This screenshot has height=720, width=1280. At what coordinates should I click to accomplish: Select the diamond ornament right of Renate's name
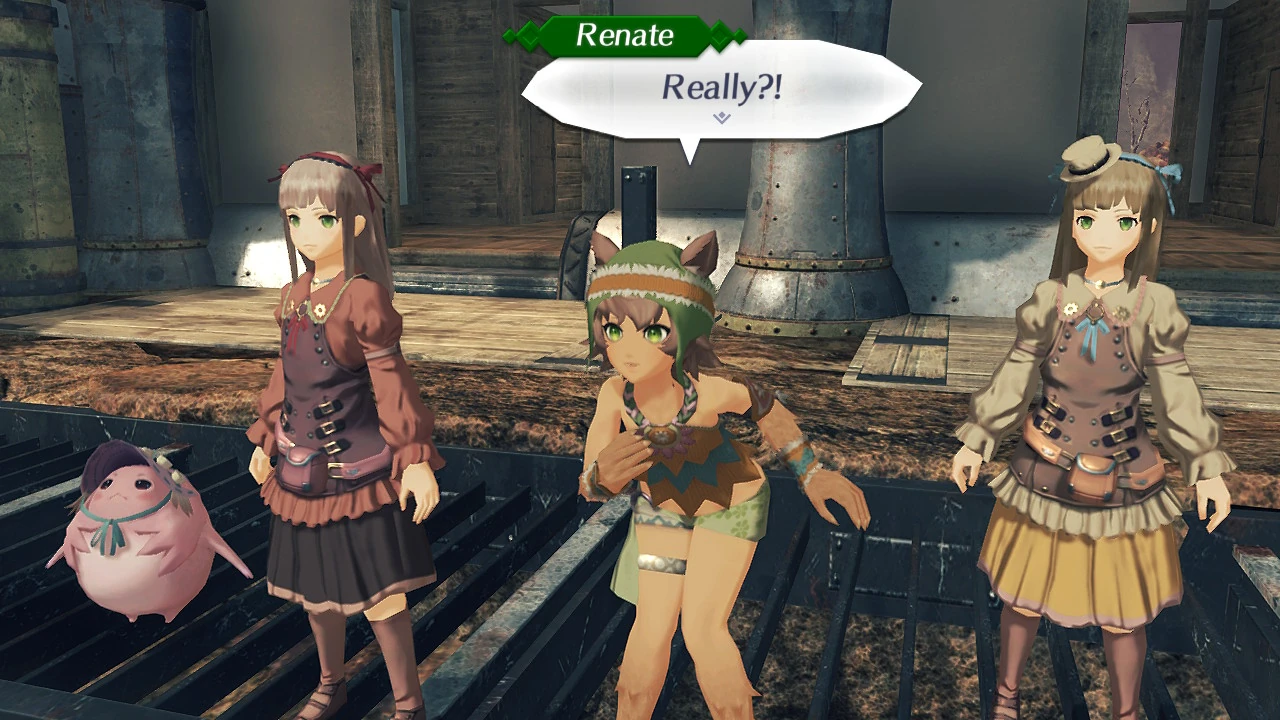click(x=718, y=36)
